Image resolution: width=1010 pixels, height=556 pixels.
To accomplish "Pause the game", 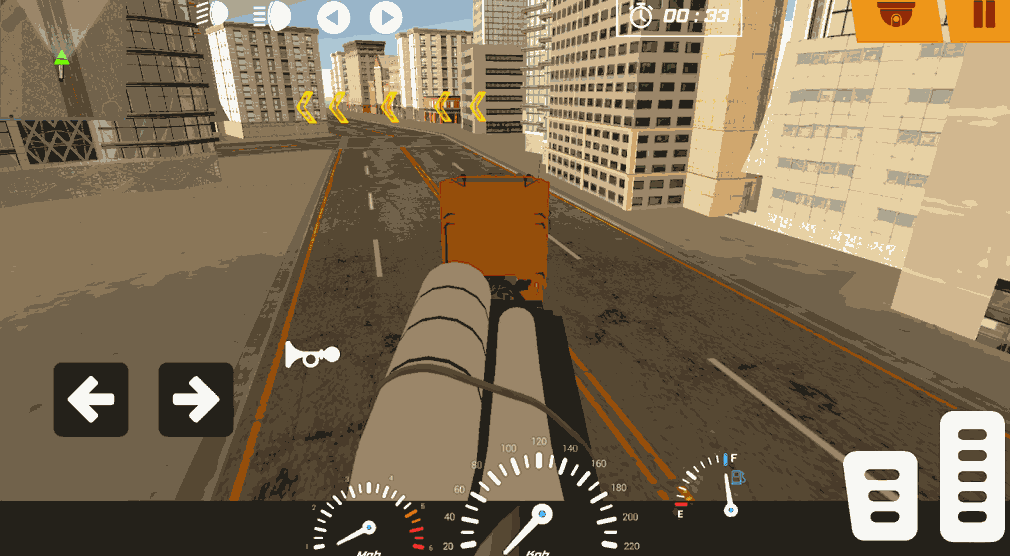I will pos(983,16).
